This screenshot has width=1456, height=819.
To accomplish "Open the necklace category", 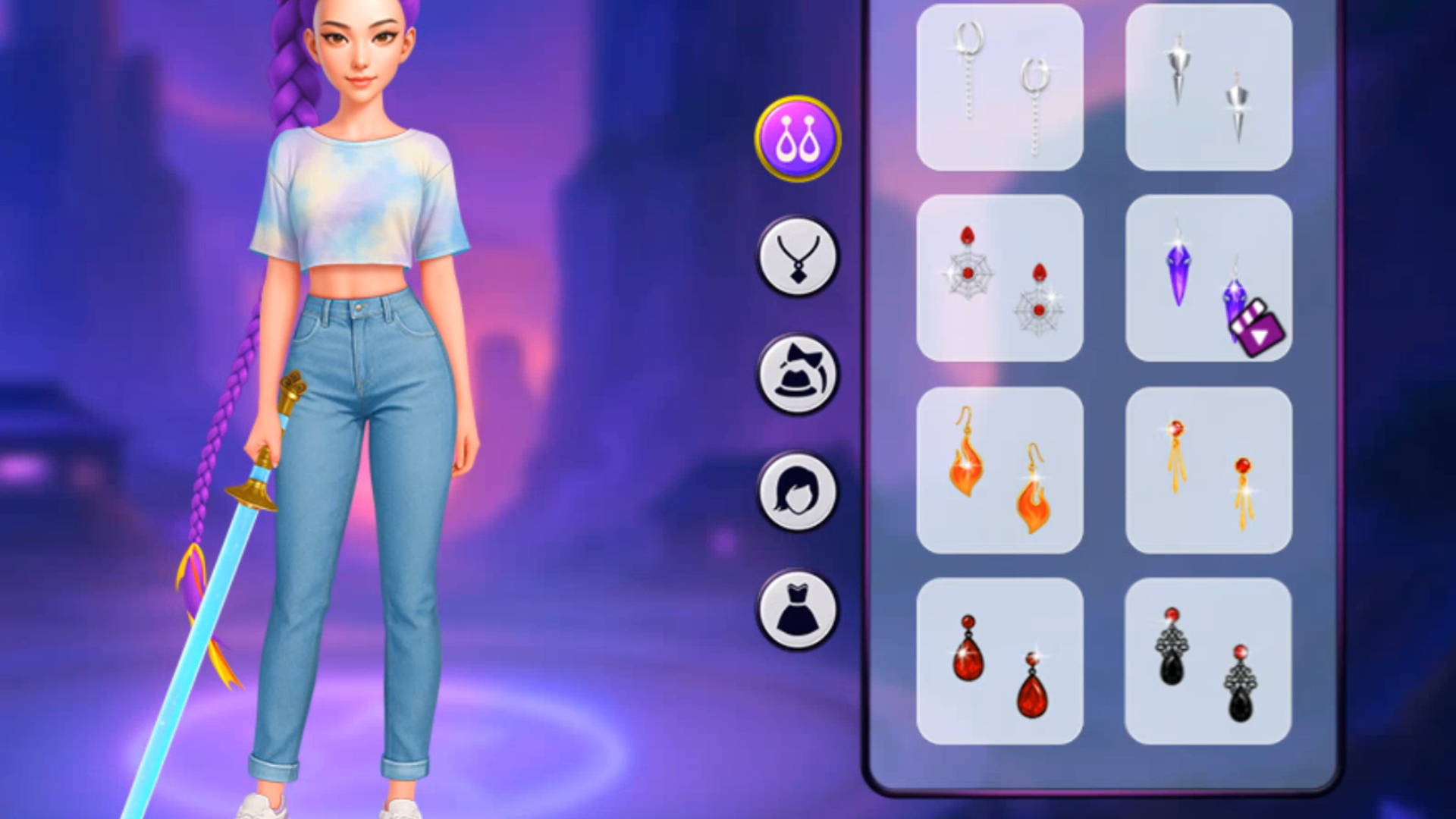I will click(x=797, y=256).
